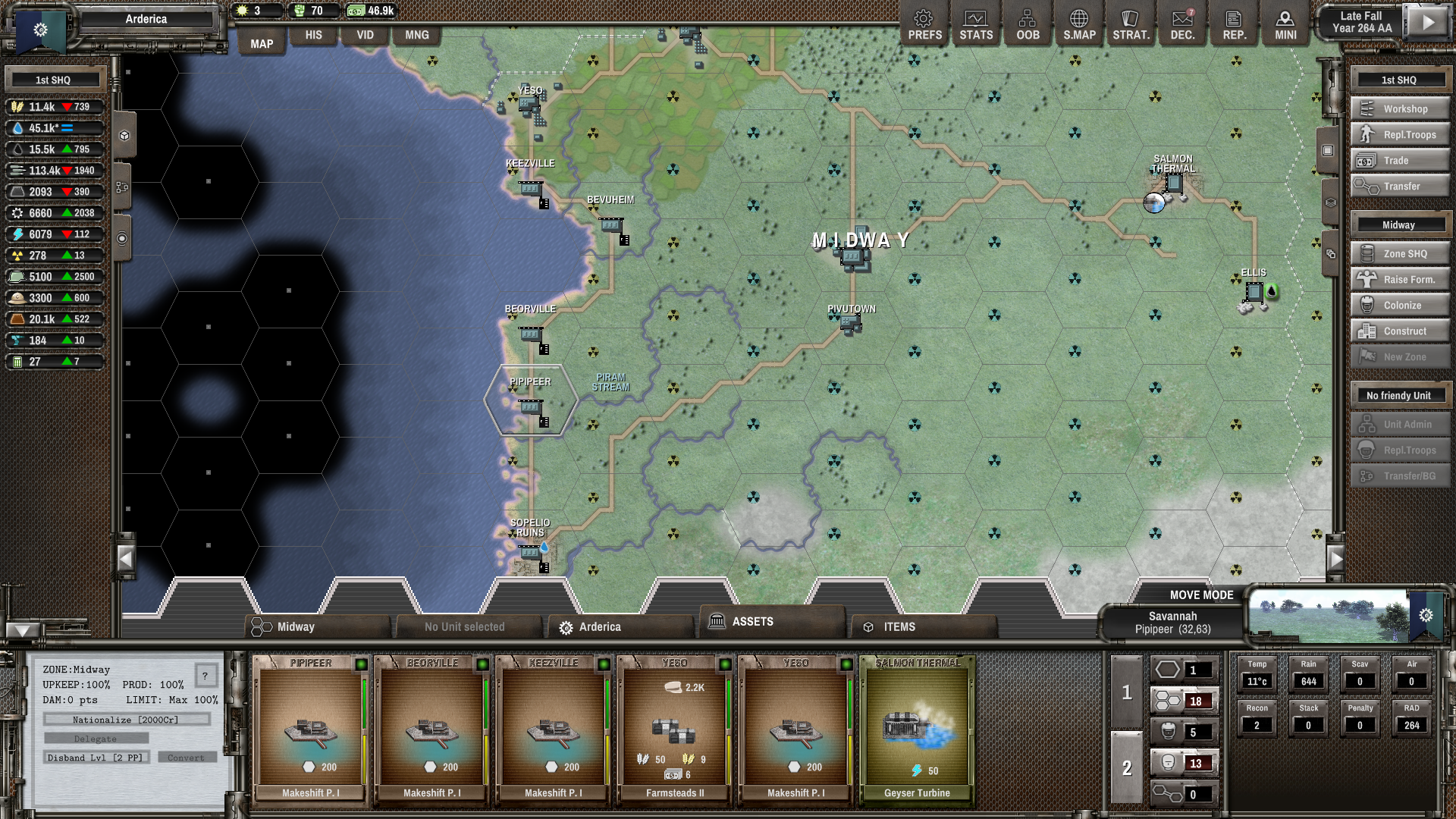Image resolution: width=1456 pixels, height=819 pixels.
Task: Open the Workshop for 1st SHQ
Action: (1400, 109)
